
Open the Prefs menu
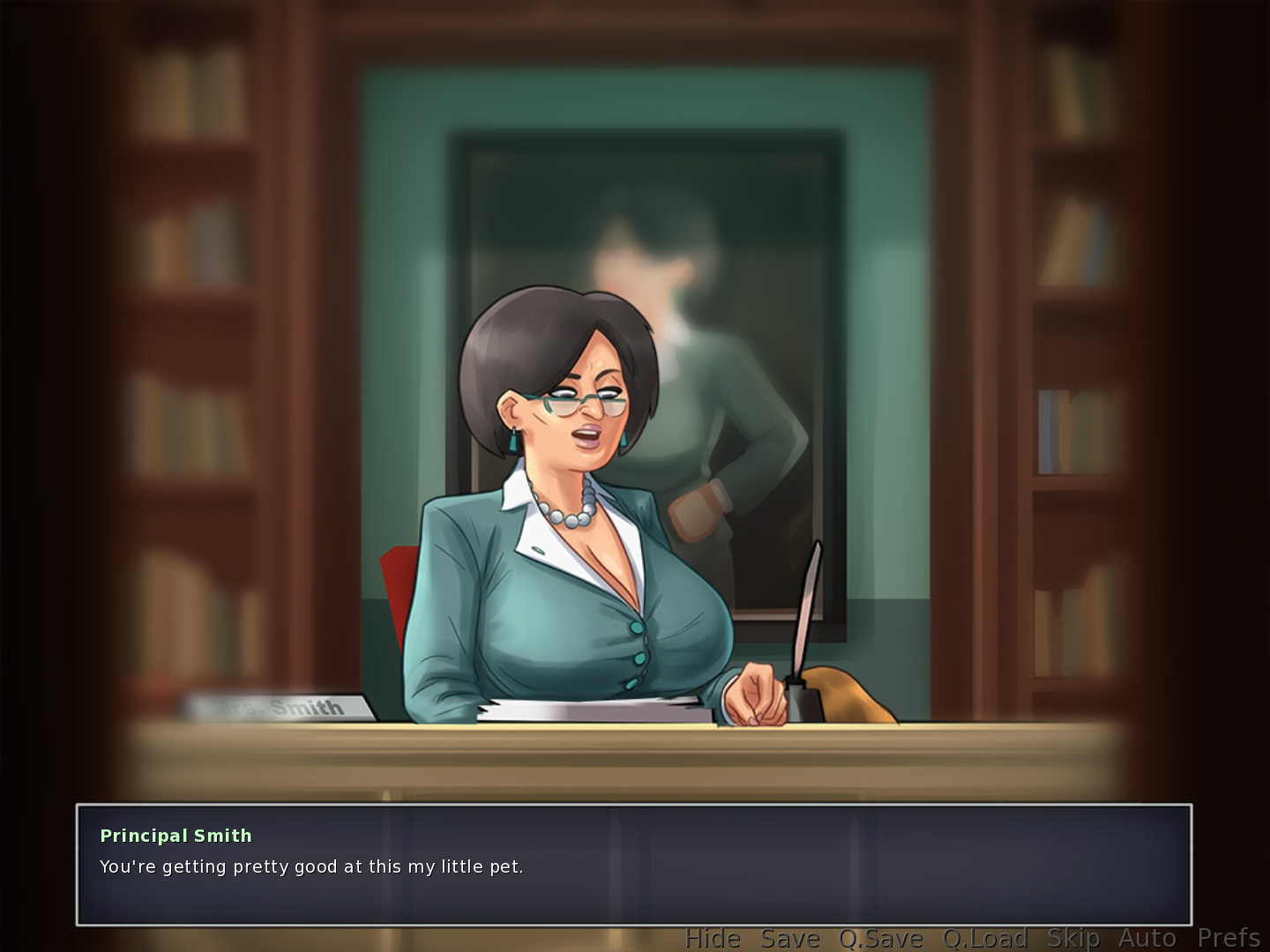click(x=1229, y=938)
